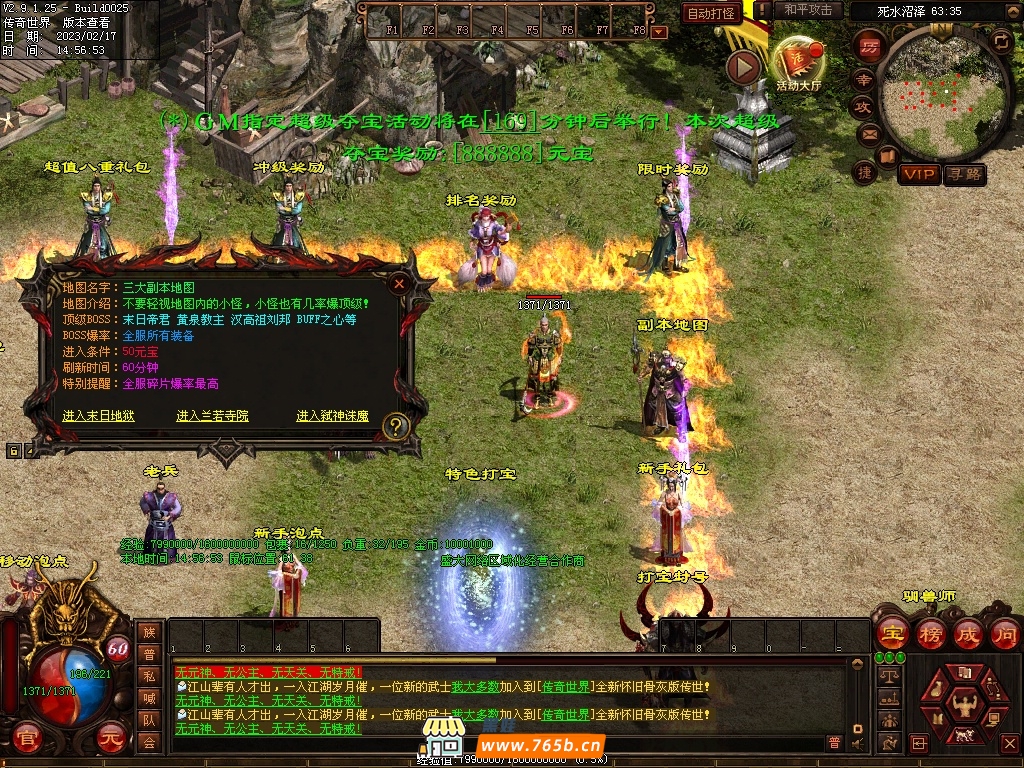The width and height of the screenshot is (1024, 768).
Task: Pick the 进入弑神诛魔 dungeon link
Action: 332,416
